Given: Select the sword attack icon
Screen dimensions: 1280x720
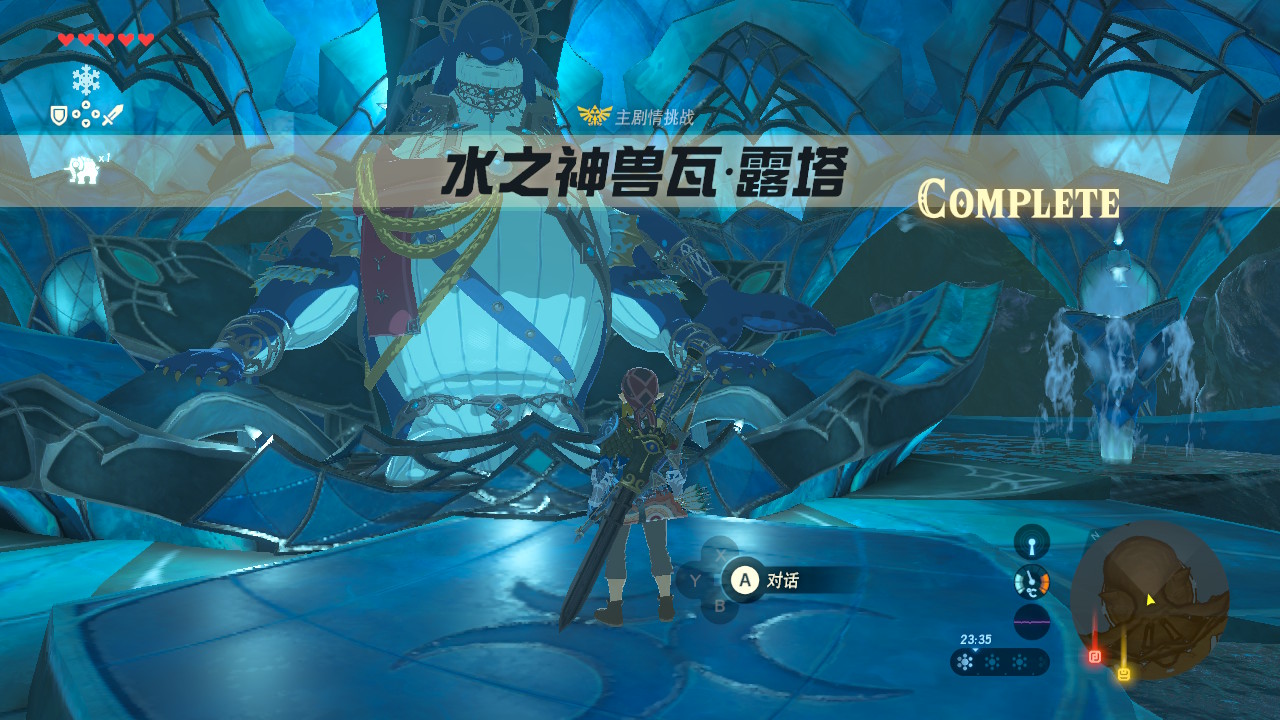Looking at the screenshot, I should point(113,115).
